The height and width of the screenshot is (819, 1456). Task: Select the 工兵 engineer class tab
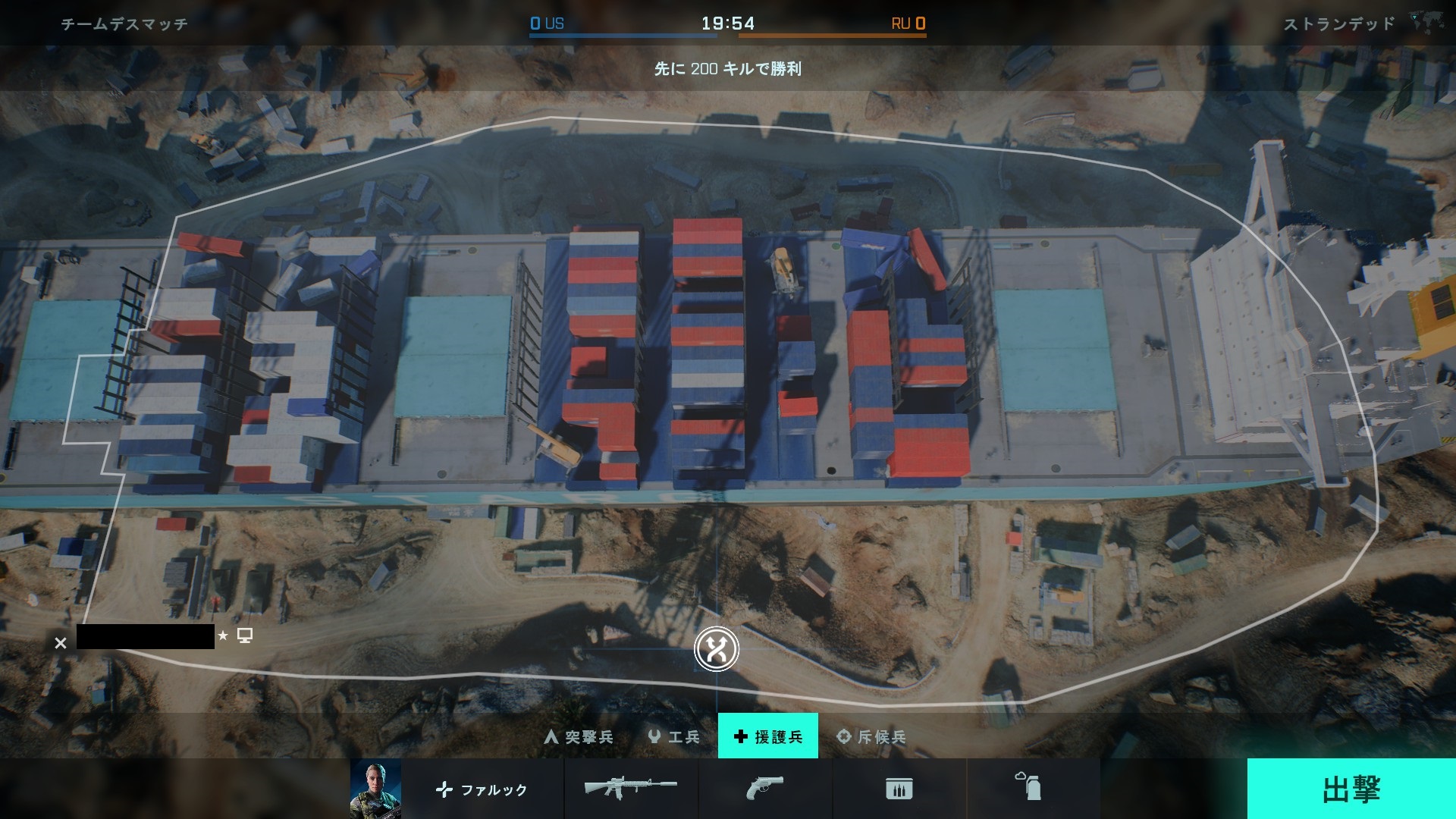click(x=673, y=736)
